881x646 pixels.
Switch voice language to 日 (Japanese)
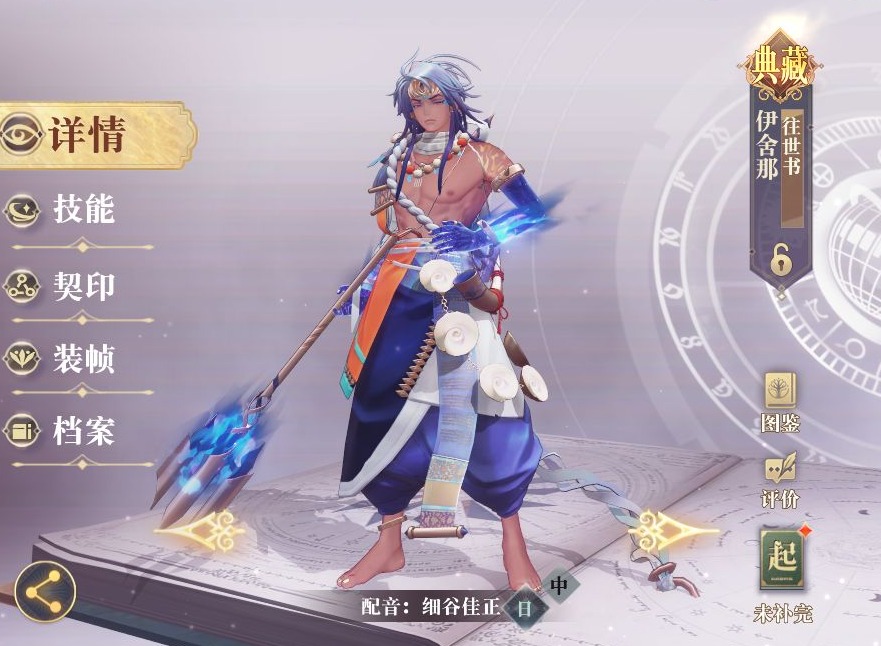525,607
